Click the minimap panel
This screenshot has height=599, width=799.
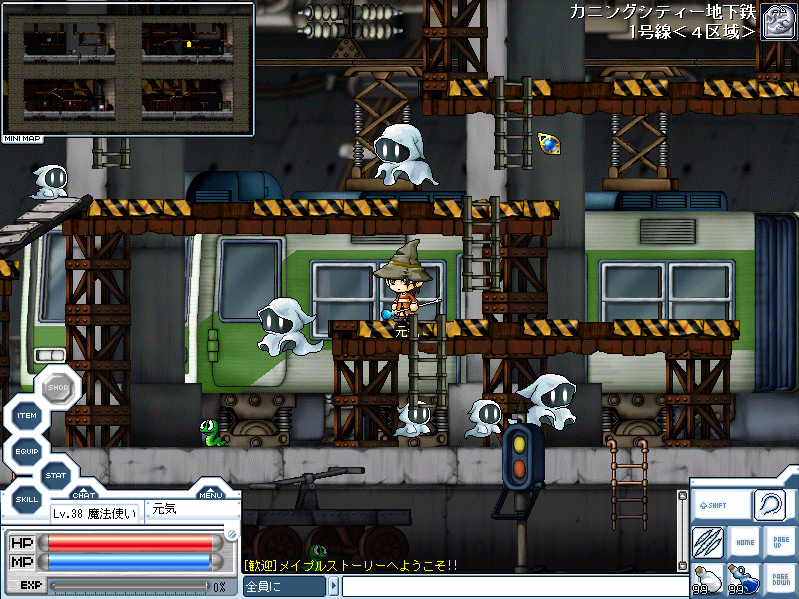coord(127,68)
